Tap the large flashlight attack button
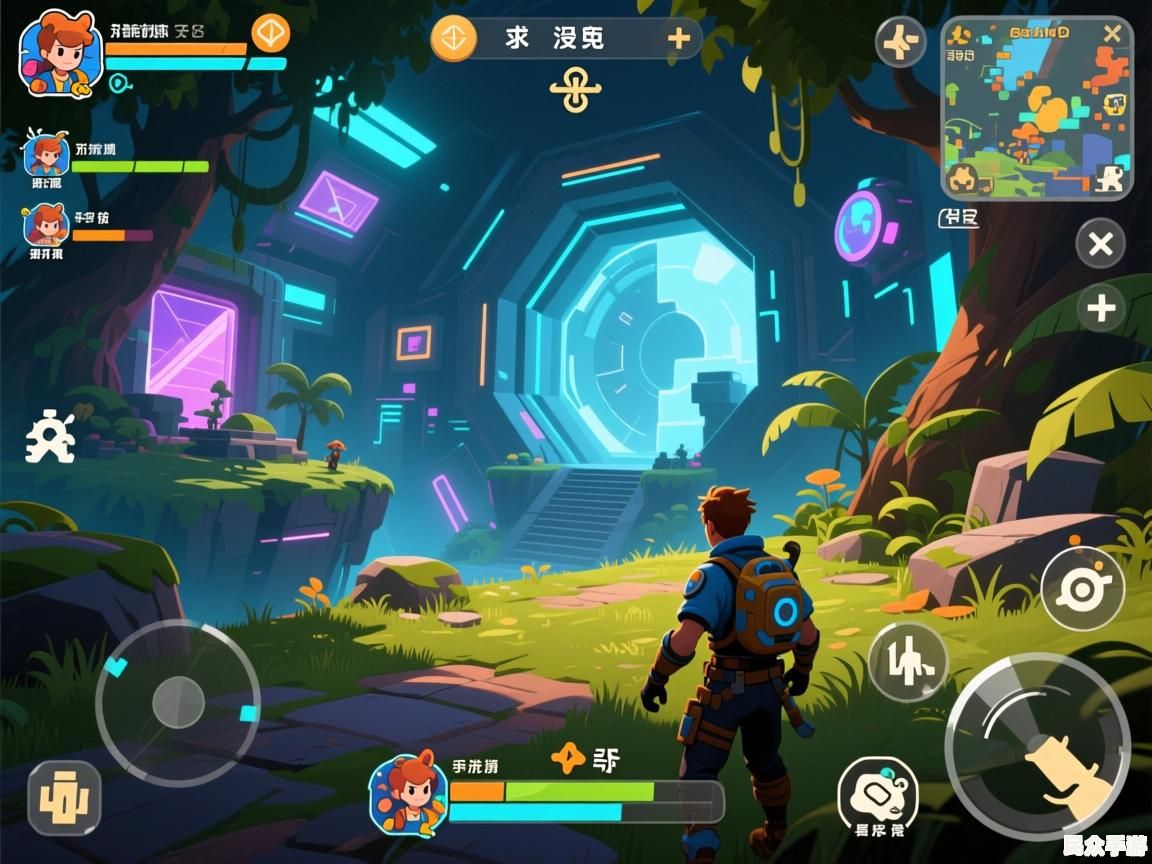 1038,746
